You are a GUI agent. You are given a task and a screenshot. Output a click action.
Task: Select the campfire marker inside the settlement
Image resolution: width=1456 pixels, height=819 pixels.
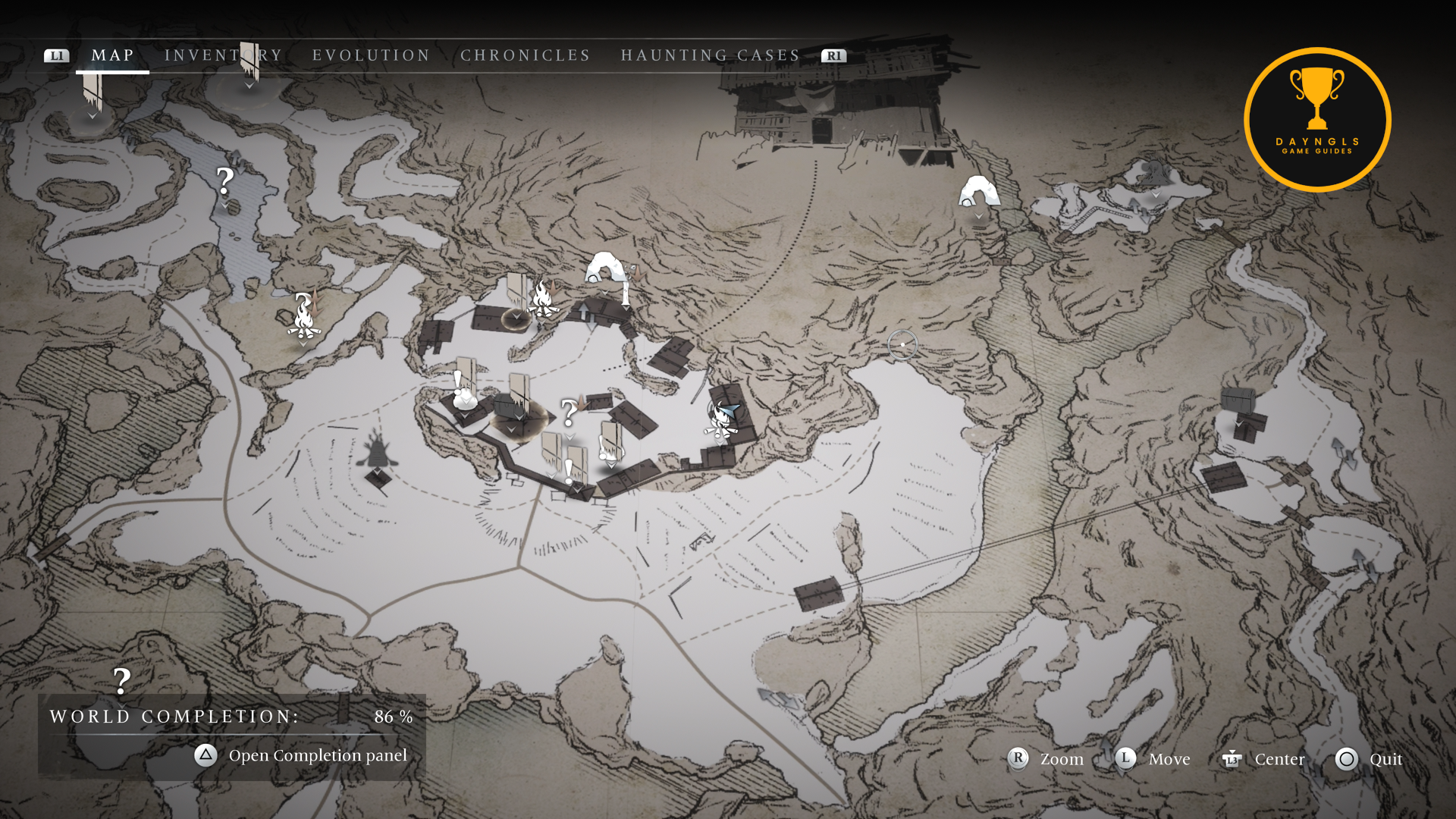coord(542,298)
